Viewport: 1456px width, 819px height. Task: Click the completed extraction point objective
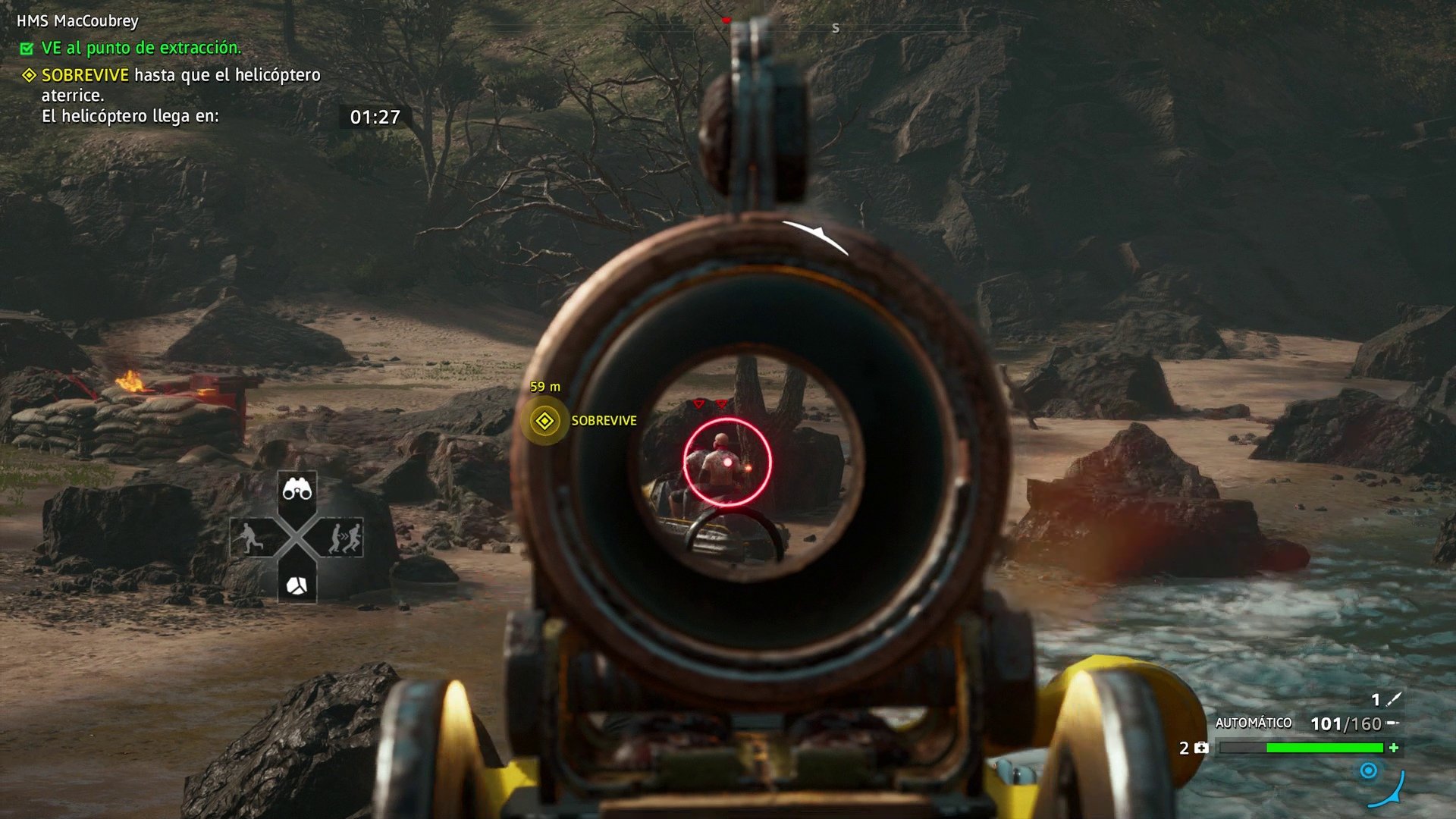point(140,48)
